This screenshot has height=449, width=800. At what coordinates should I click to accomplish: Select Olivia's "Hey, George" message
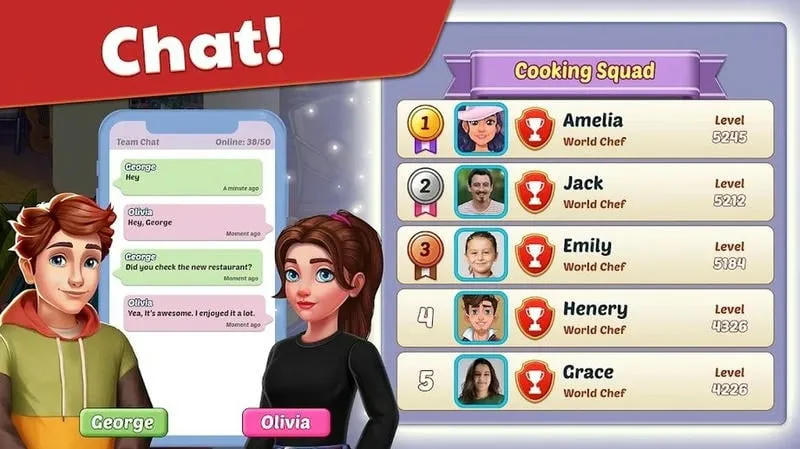click(x=192, y=222)
